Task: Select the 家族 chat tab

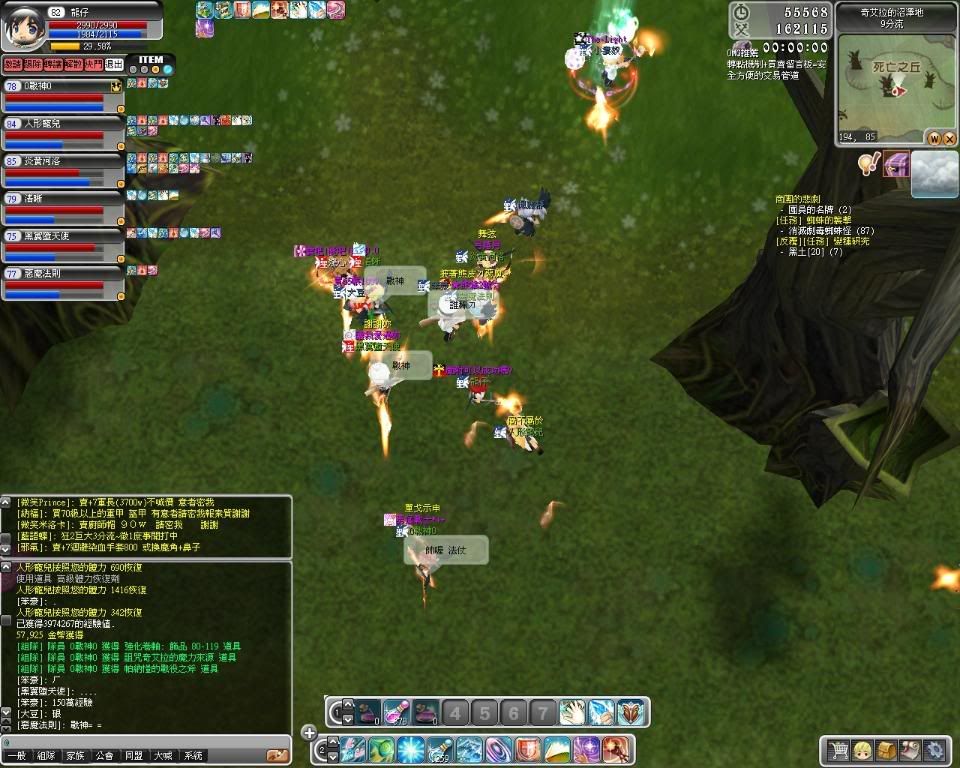Action: 75,756
